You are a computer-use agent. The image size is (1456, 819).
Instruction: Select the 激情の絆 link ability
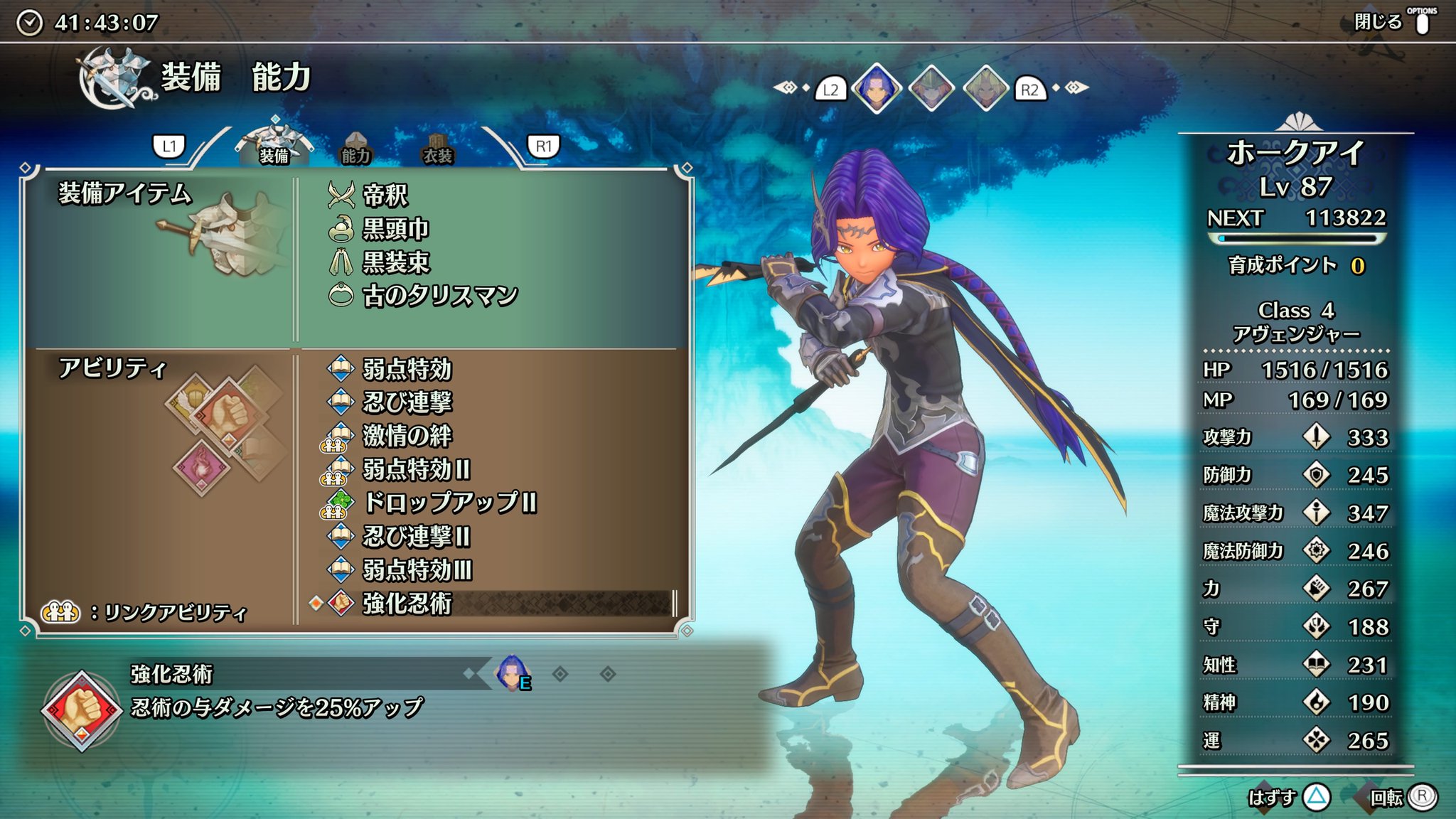(407, 436)
